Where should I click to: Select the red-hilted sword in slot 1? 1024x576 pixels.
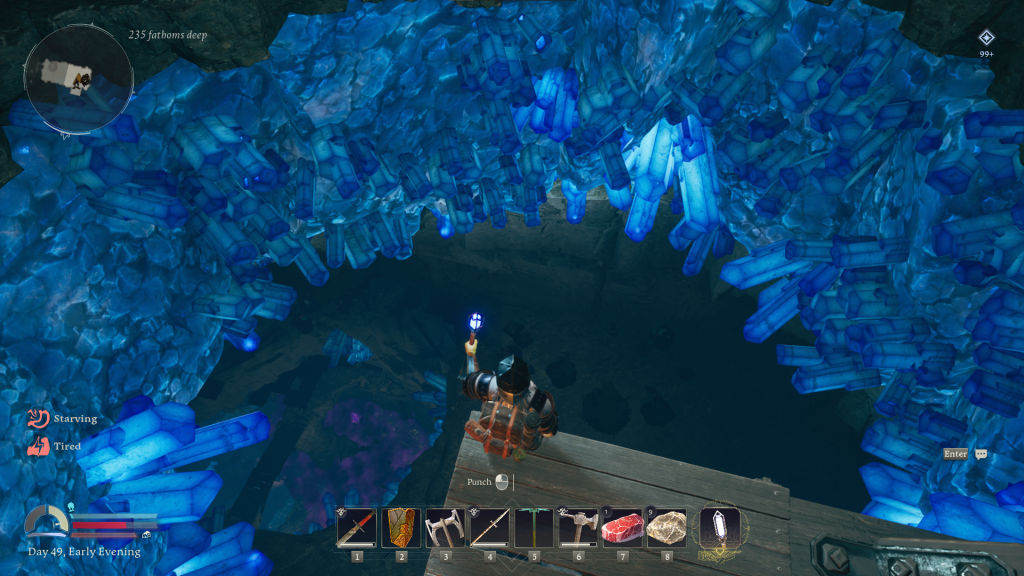coord(357,527)
